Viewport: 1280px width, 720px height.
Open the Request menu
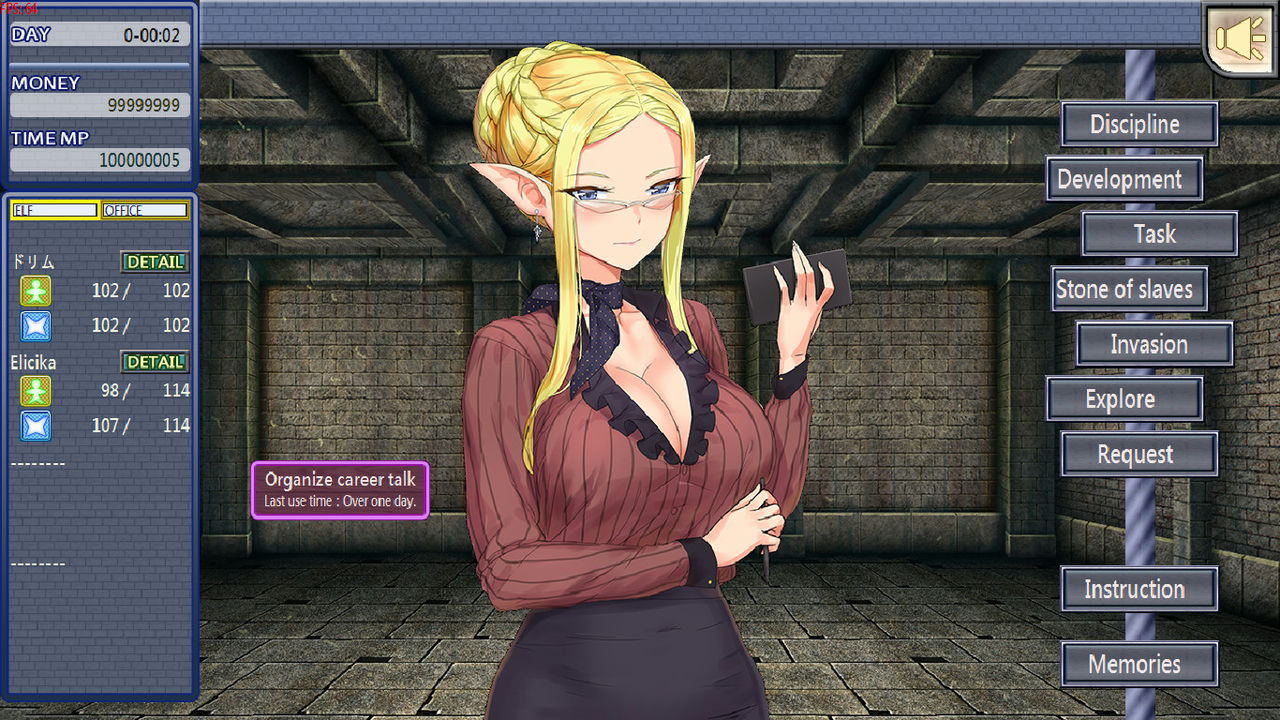pos(1138,454)
